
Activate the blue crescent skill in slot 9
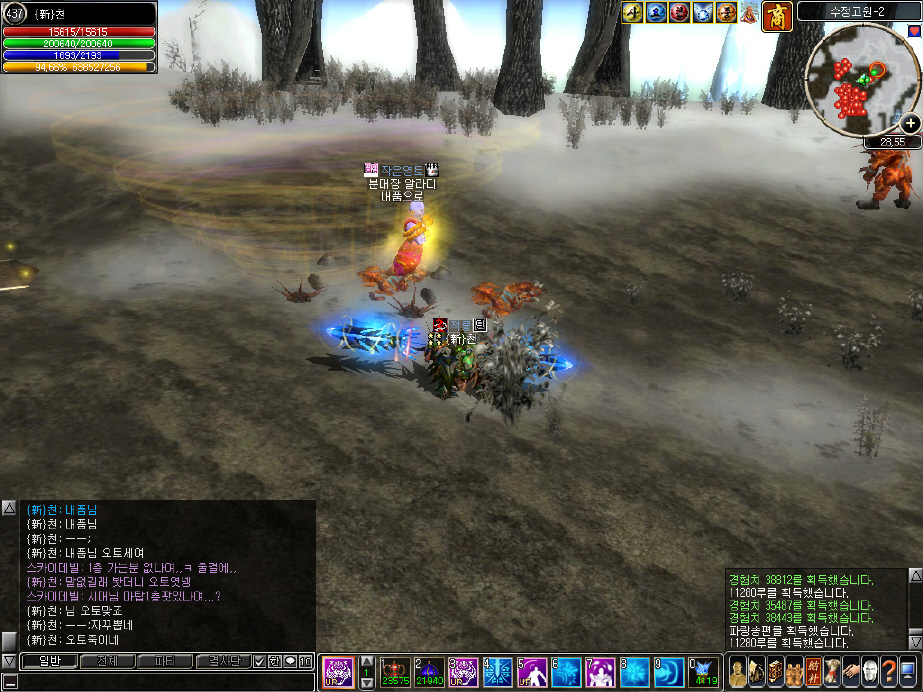pyautogui.click(x=669, y=672)
